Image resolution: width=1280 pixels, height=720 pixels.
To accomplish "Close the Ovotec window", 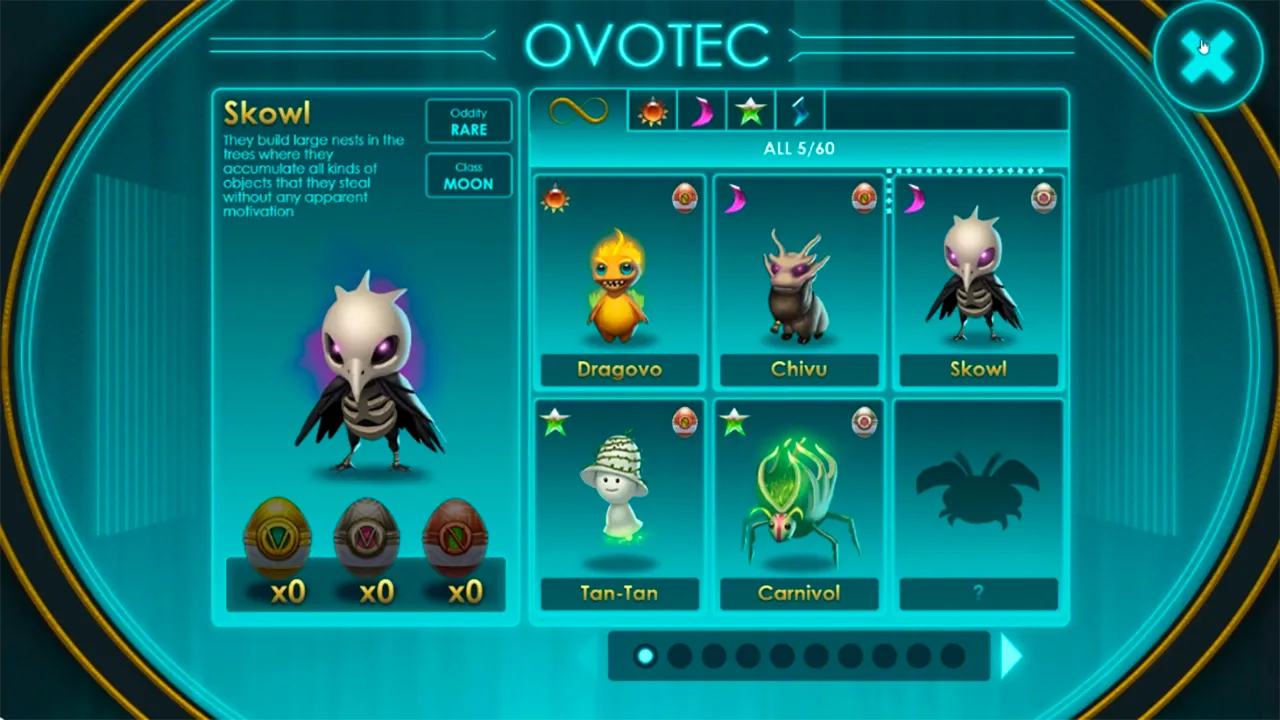I will 1207,58.
